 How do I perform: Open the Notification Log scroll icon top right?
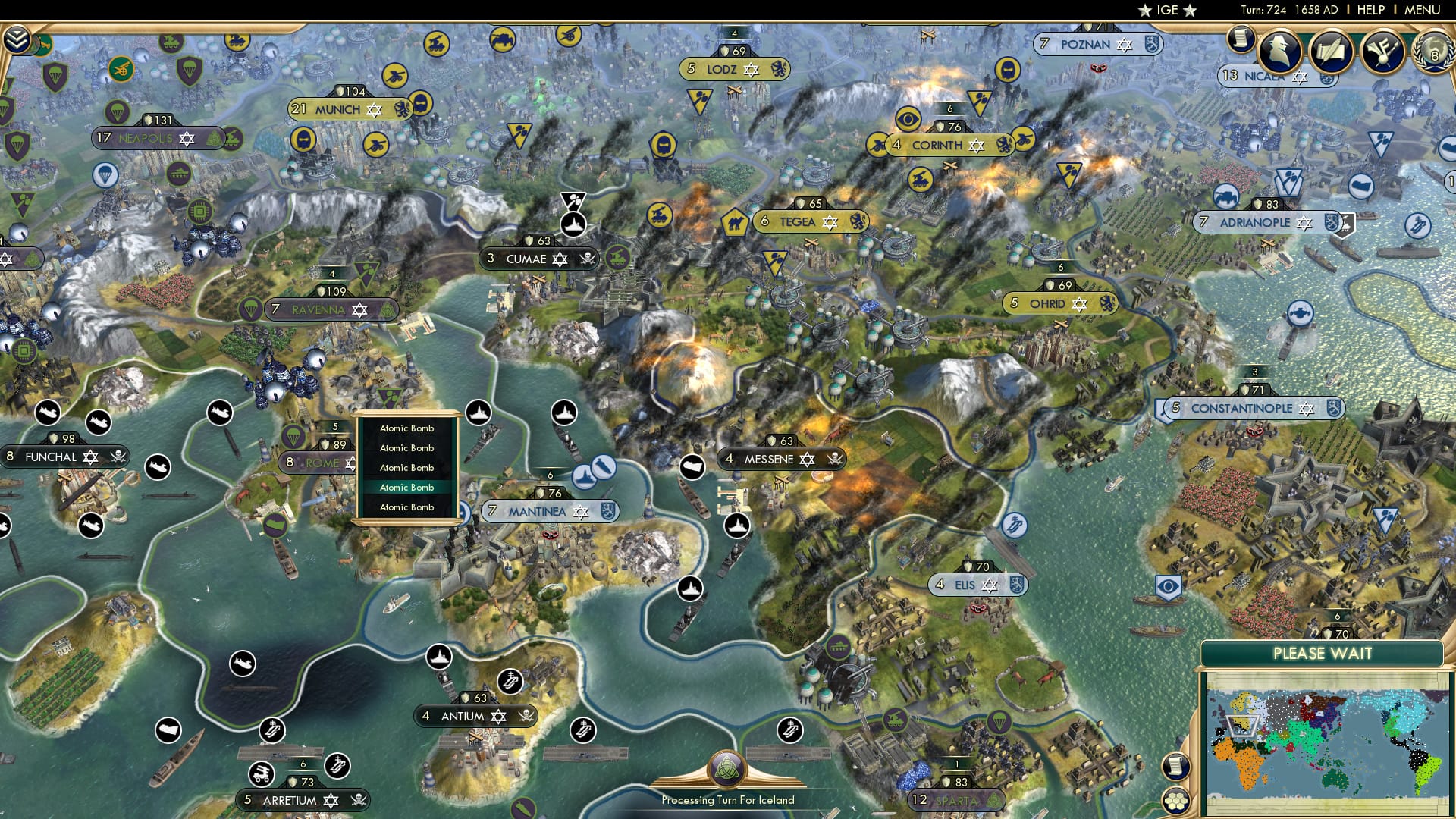pyautogui.click(x=1241, y=38)
